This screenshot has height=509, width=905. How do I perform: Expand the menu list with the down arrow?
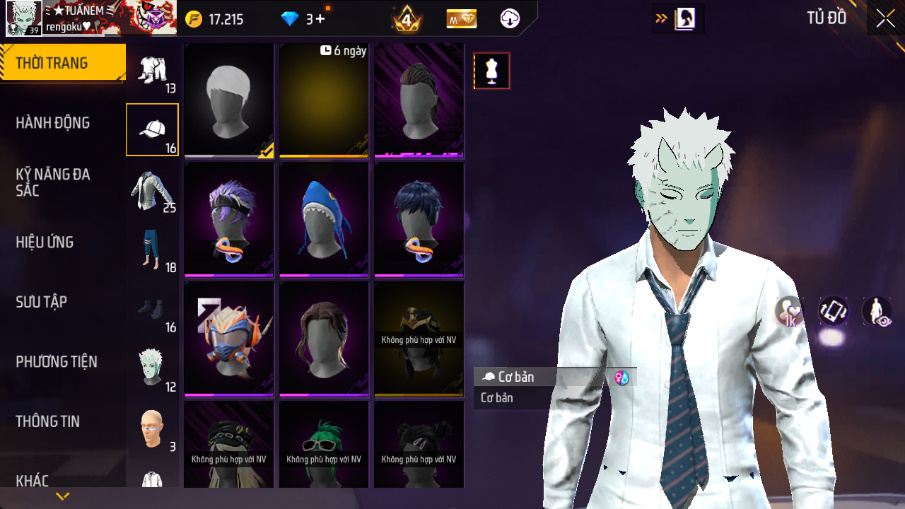point(62,496)
